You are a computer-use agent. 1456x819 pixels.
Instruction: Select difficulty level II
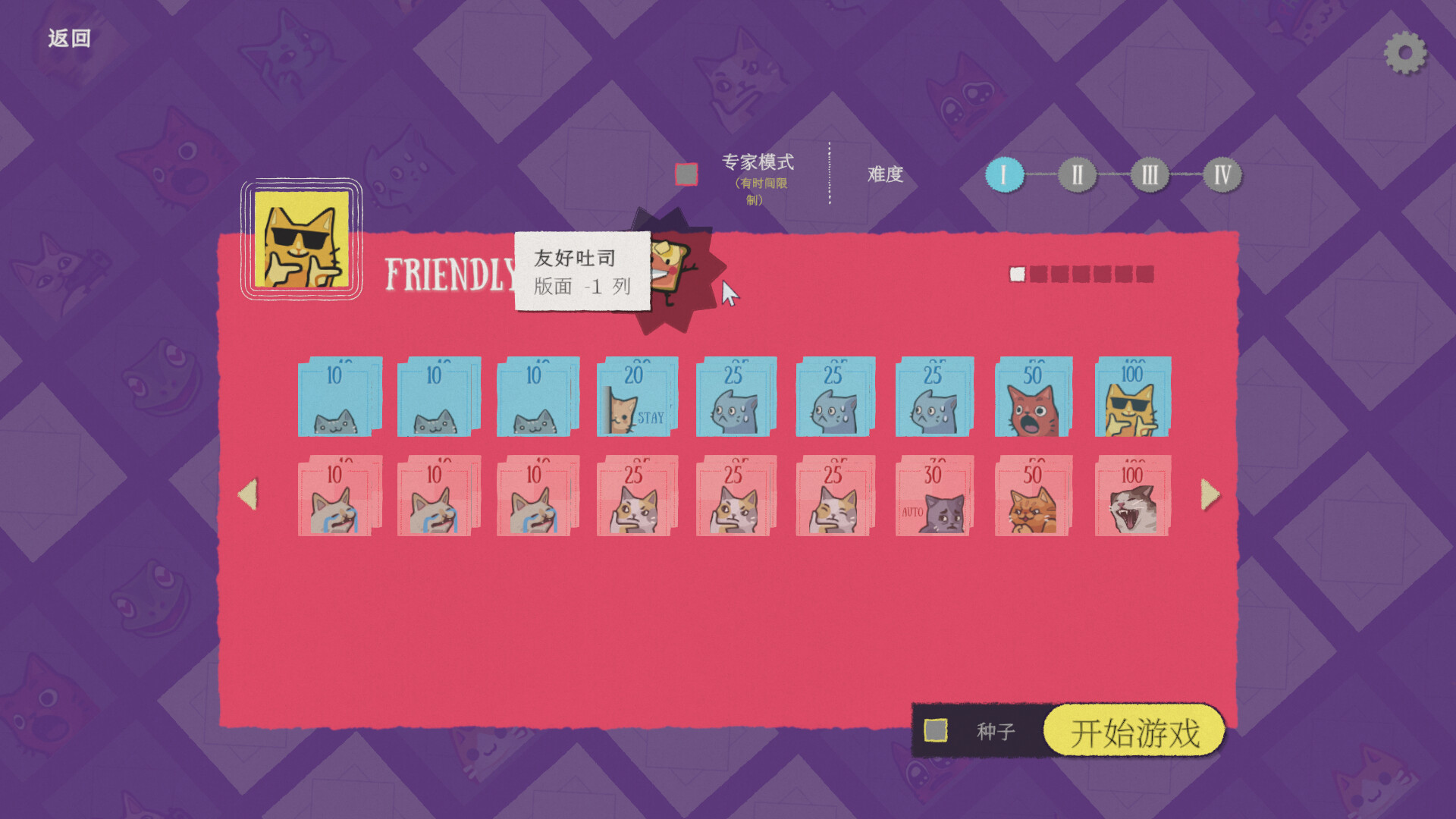tap(1078, 174)
